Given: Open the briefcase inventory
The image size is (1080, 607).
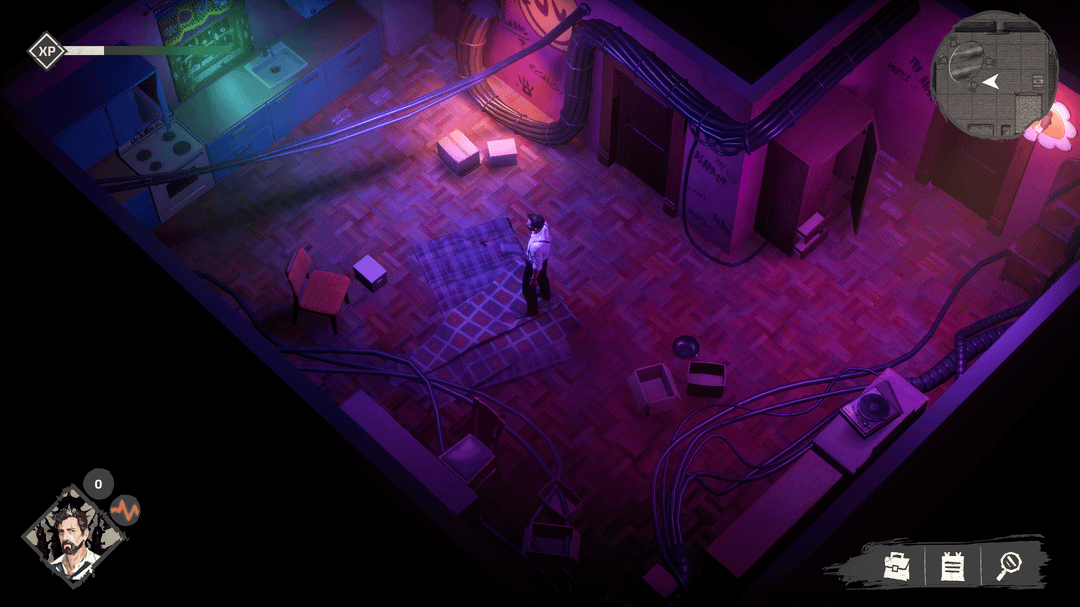Looking at the screenshot, I should tap(895, 566).
